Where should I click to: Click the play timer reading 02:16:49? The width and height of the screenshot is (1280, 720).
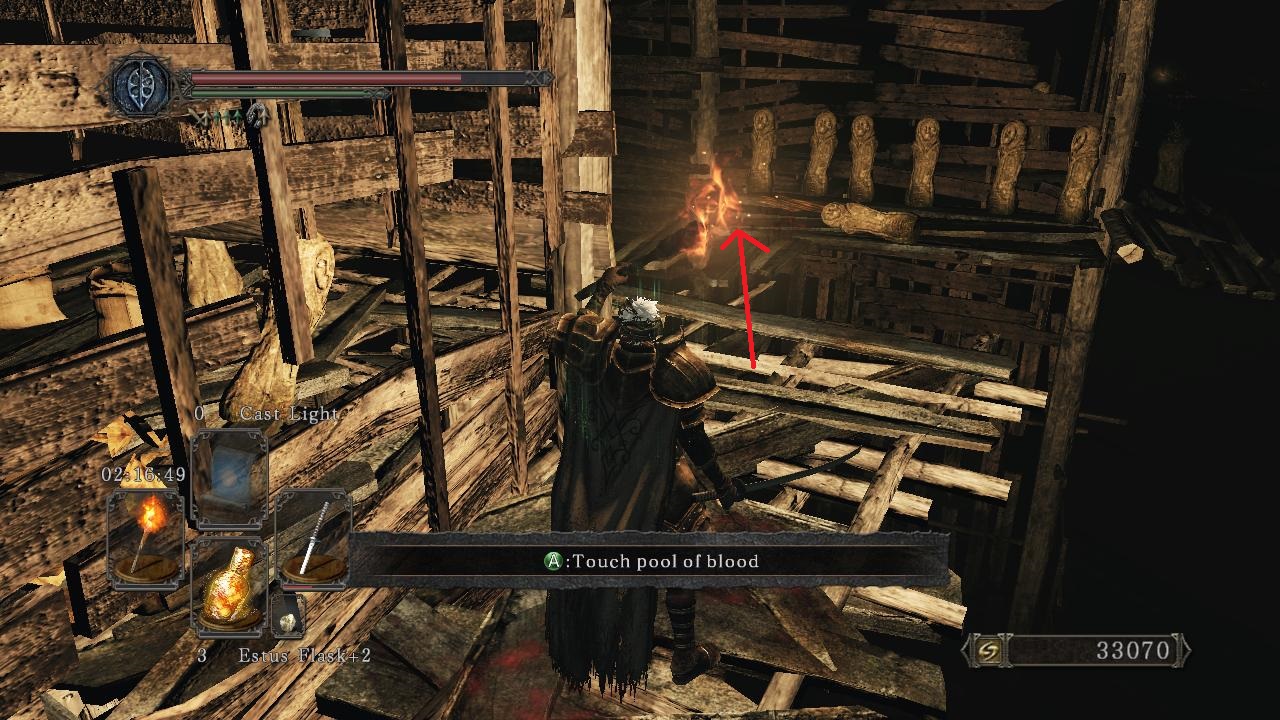tap(141, 473)
